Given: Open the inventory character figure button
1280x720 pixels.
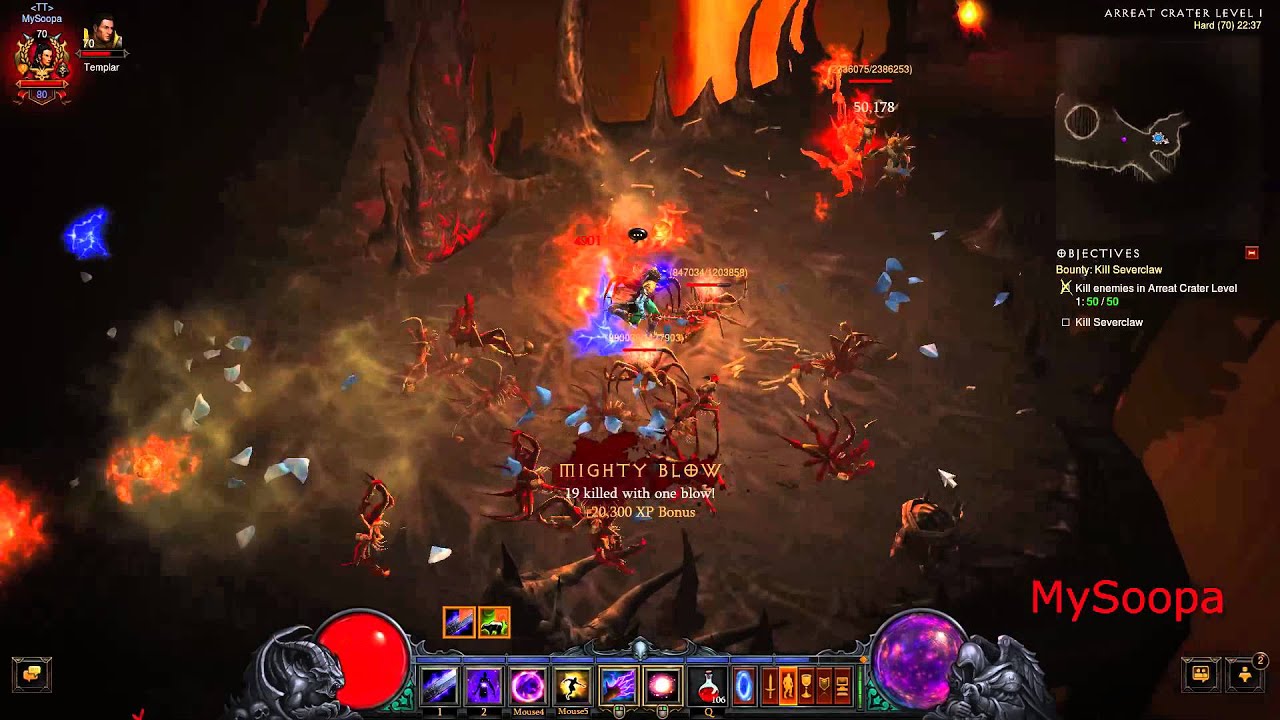Looking at the screenshot, I should [788, 687].
